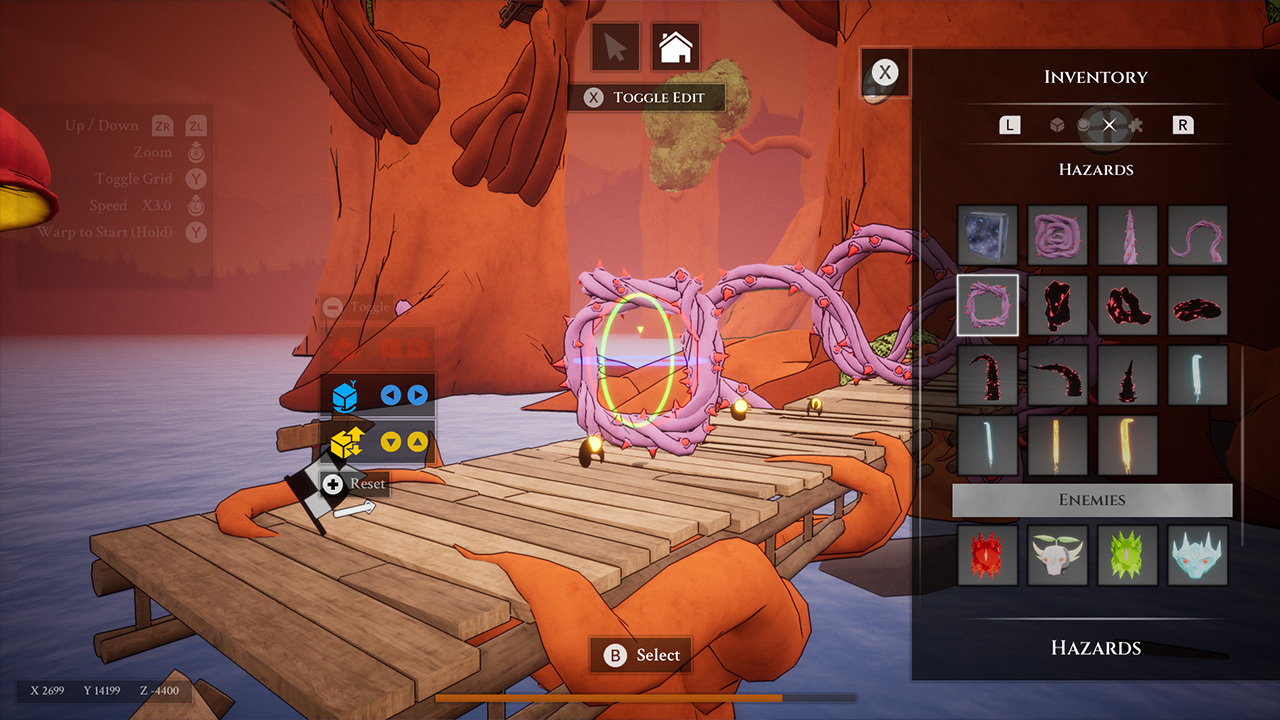Screen dimensions: 1280x720
Task: Click the yellow up arrow to raise the object
Action: pos(418,442)
